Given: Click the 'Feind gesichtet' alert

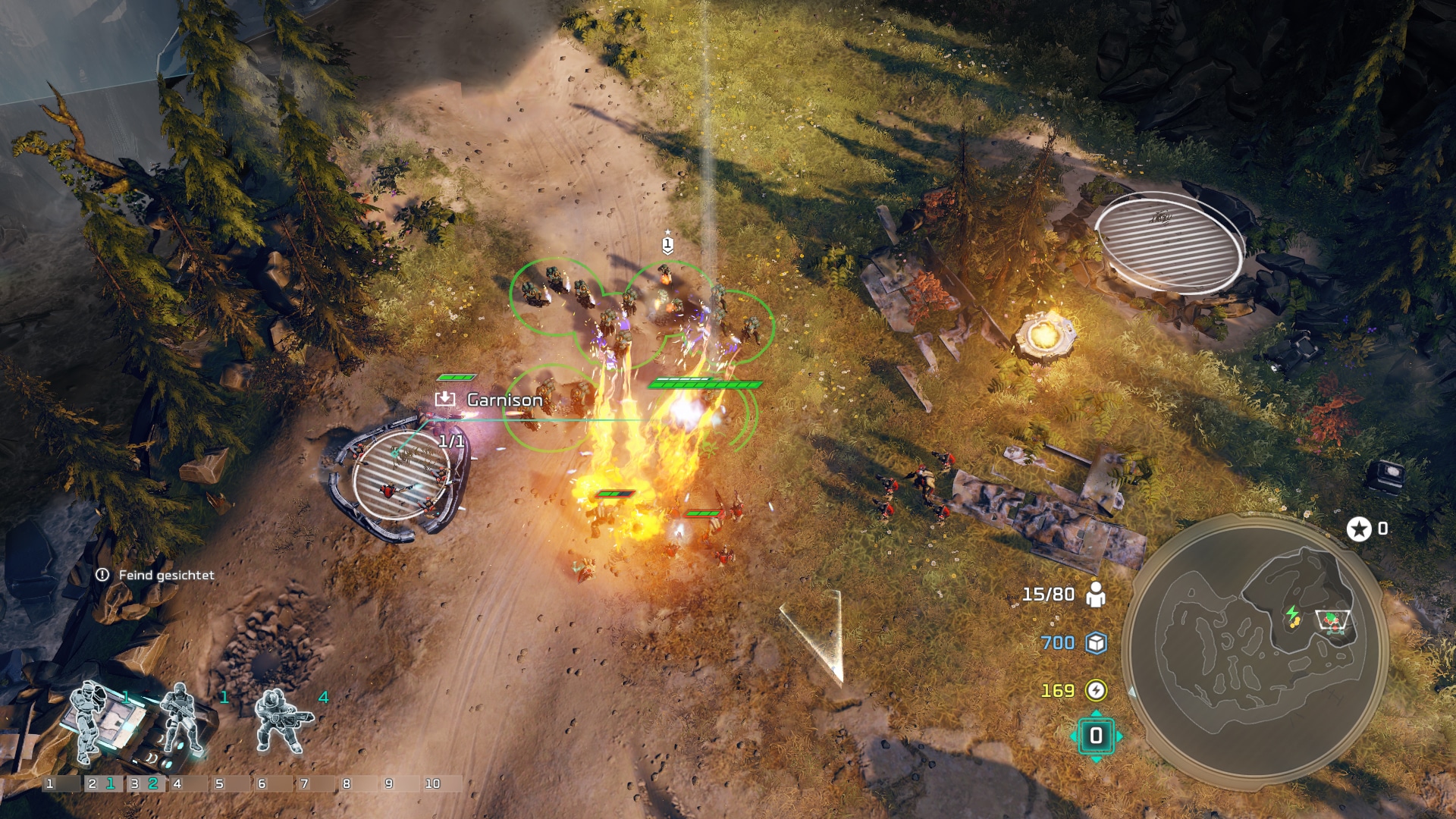Looking at the screenshot, I should click(156, 575).
